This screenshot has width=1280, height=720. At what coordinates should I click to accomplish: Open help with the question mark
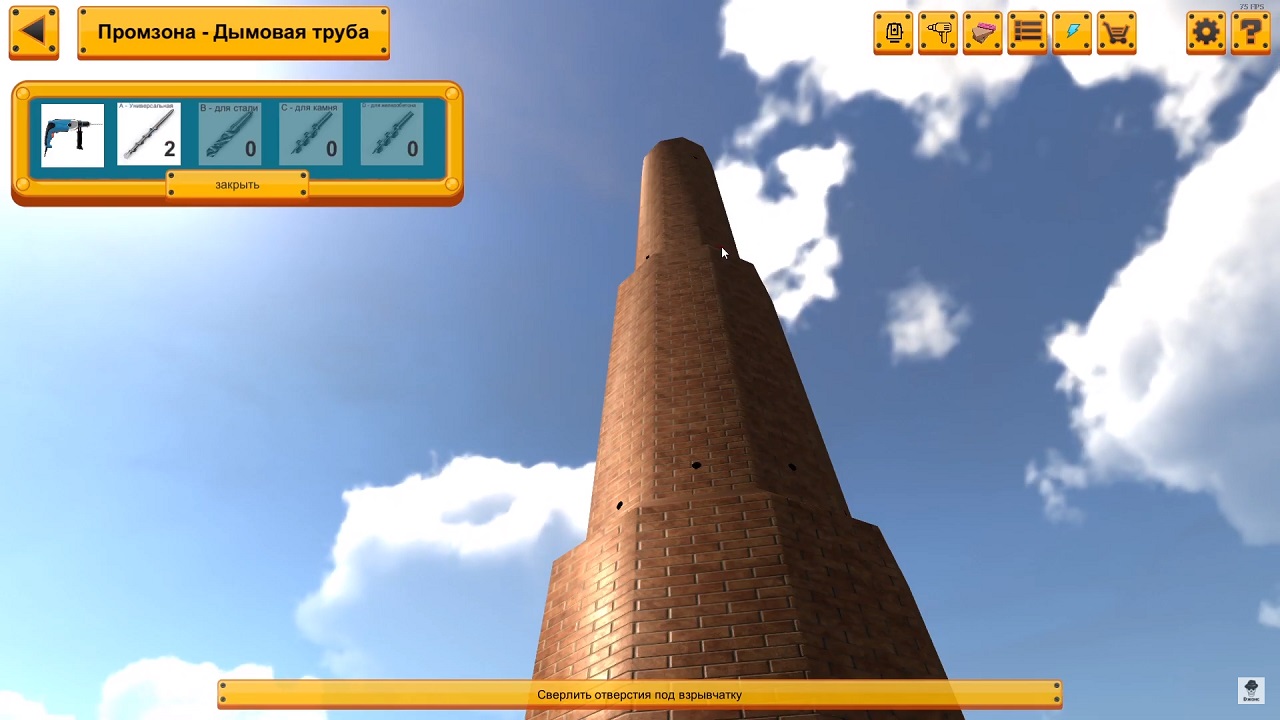click(x=1250, y=33)
